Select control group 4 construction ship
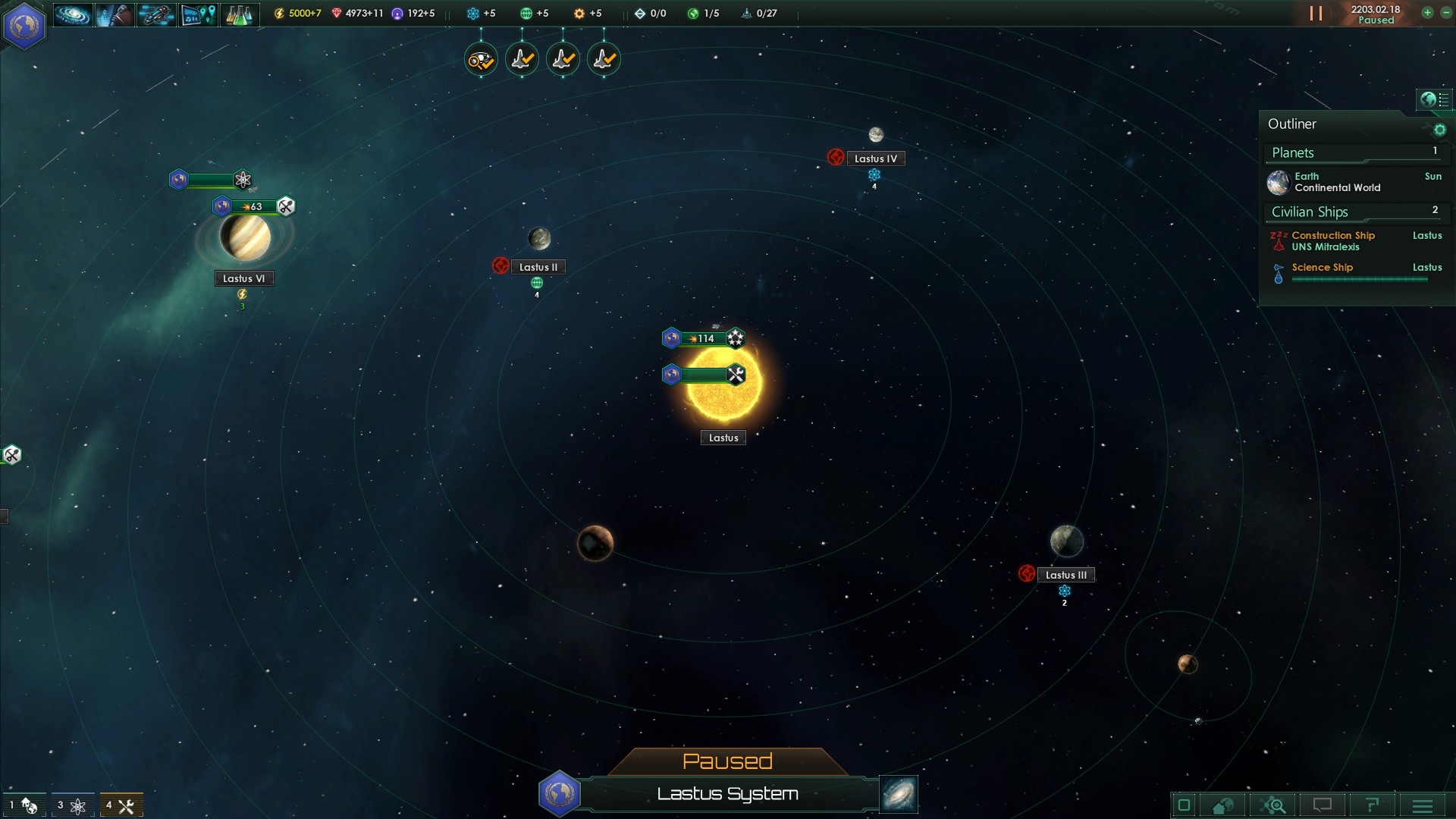This screenshot has width=1456, height=819. click(x=121, y=805)
